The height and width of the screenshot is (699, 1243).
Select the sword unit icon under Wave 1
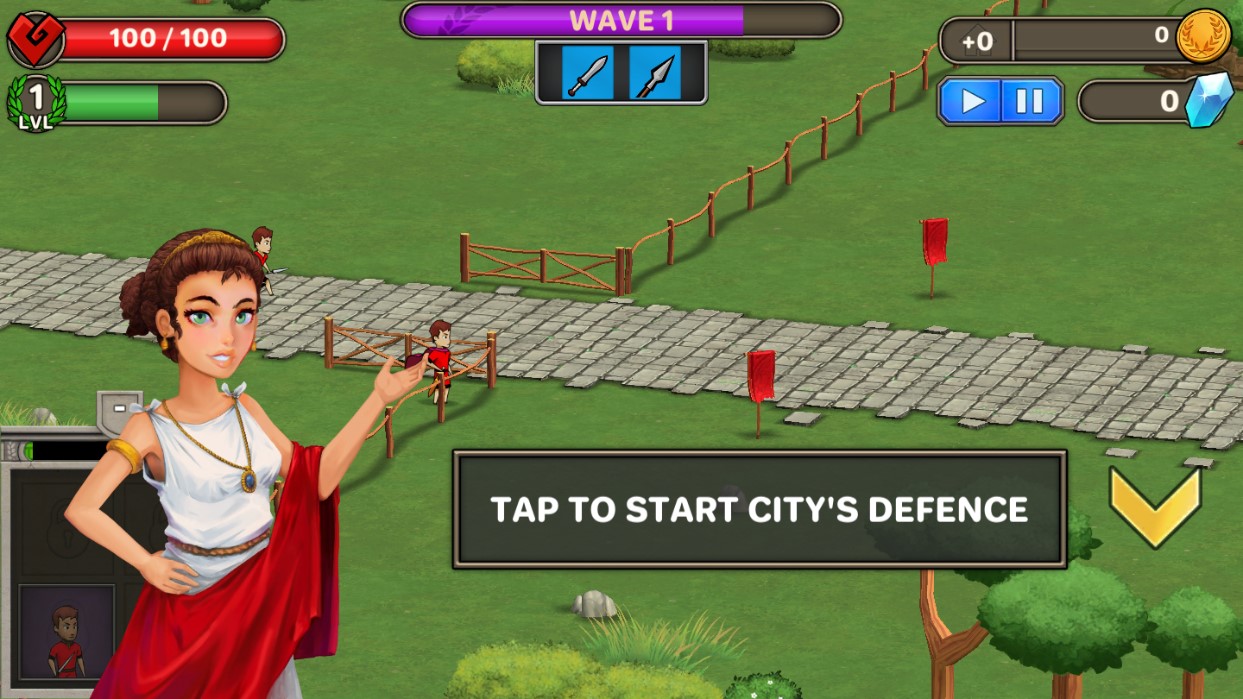587,75
